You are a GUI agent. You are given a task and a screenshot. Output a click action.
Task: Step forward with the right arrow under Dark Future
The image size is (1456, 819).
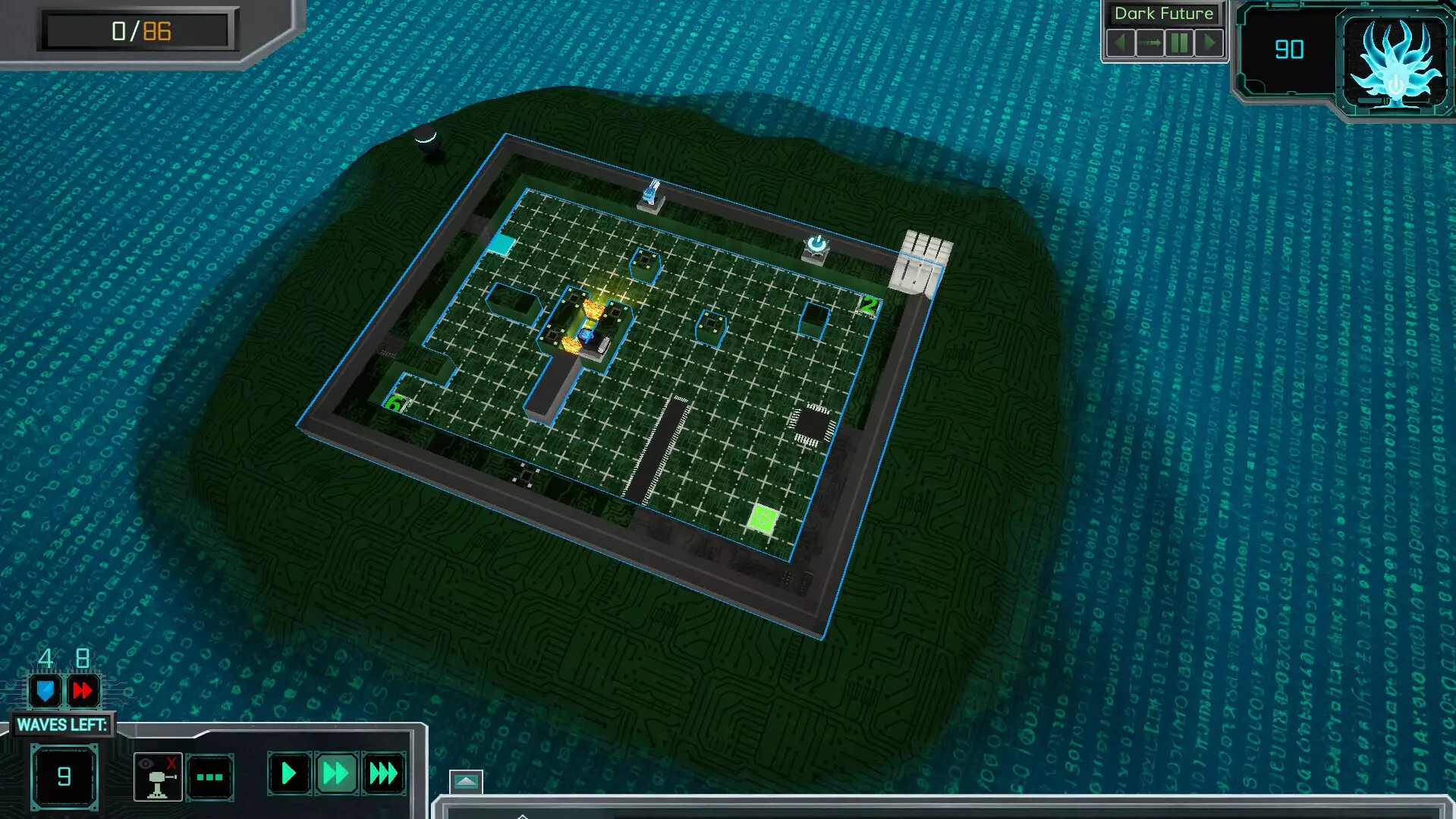[x=1209, y=43]
